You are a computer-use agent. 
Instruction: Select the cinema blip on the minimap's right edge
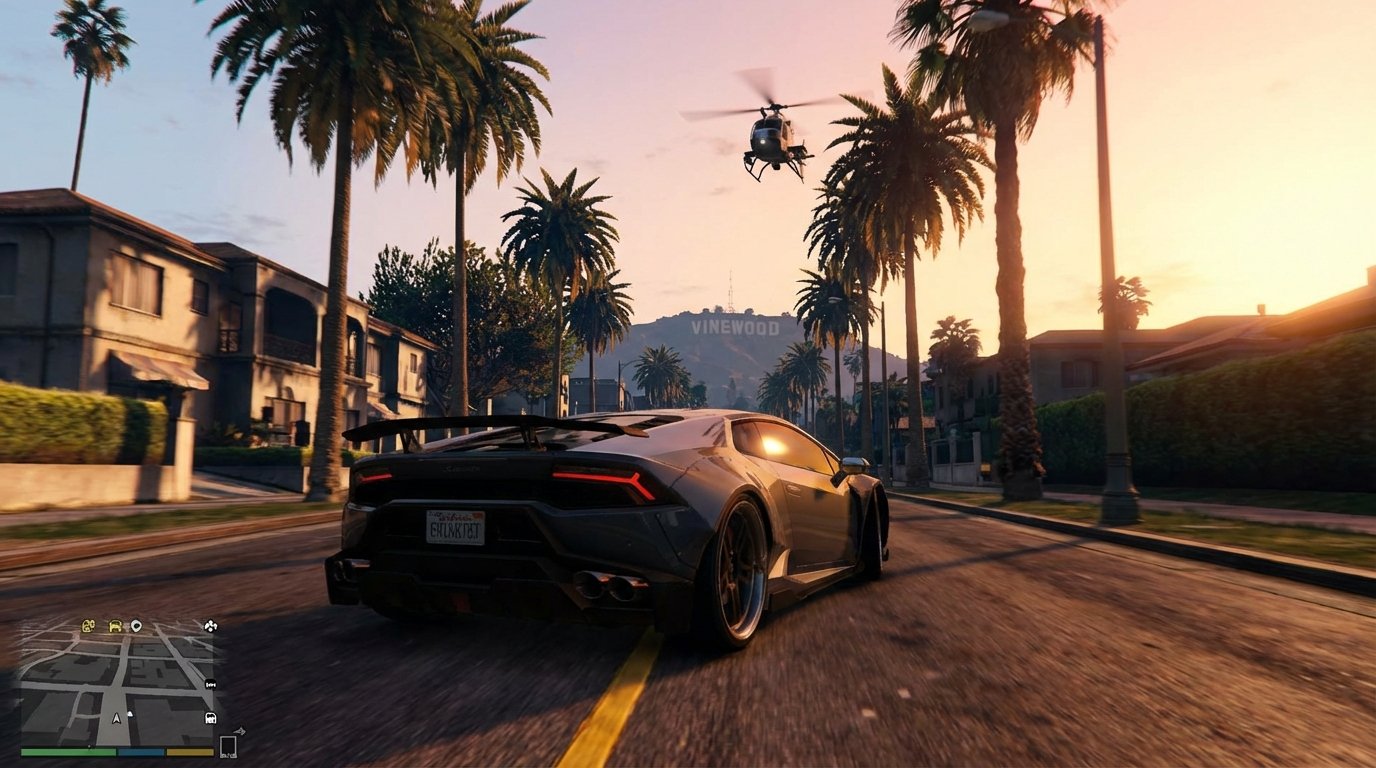tap(210, 685)
